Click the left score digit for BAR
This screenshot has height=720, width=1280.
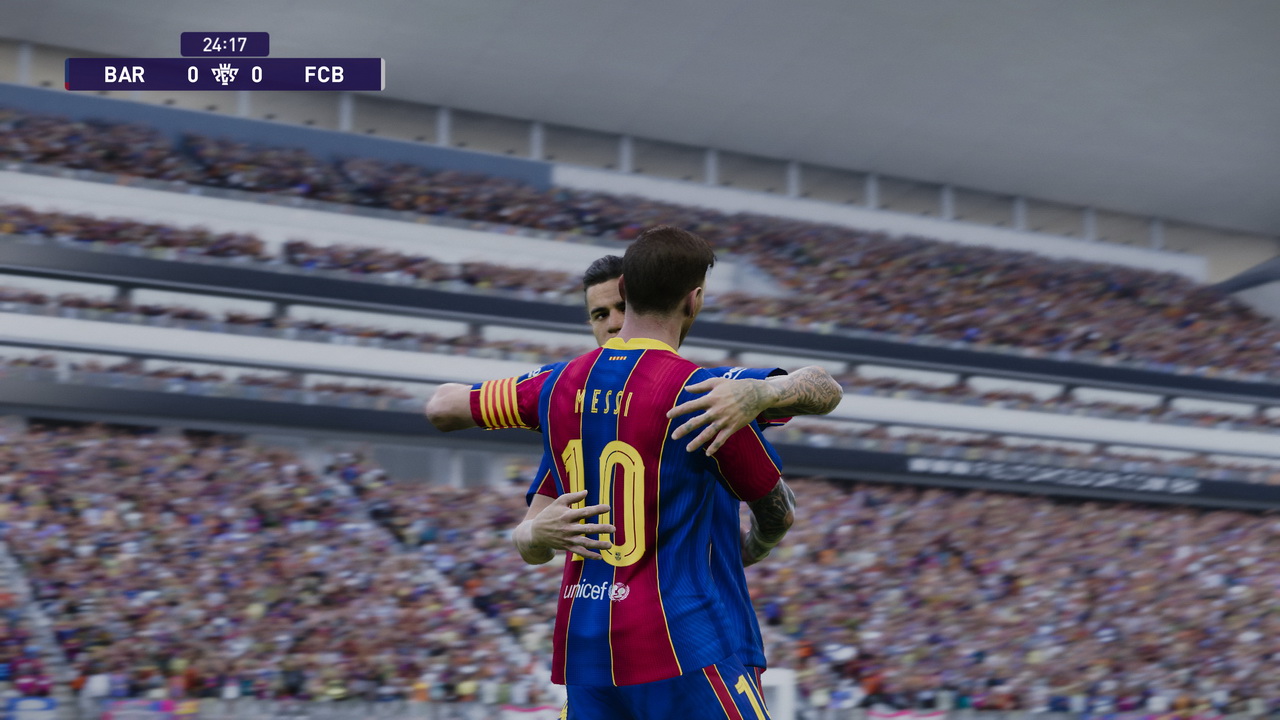[x=192, y=74]
